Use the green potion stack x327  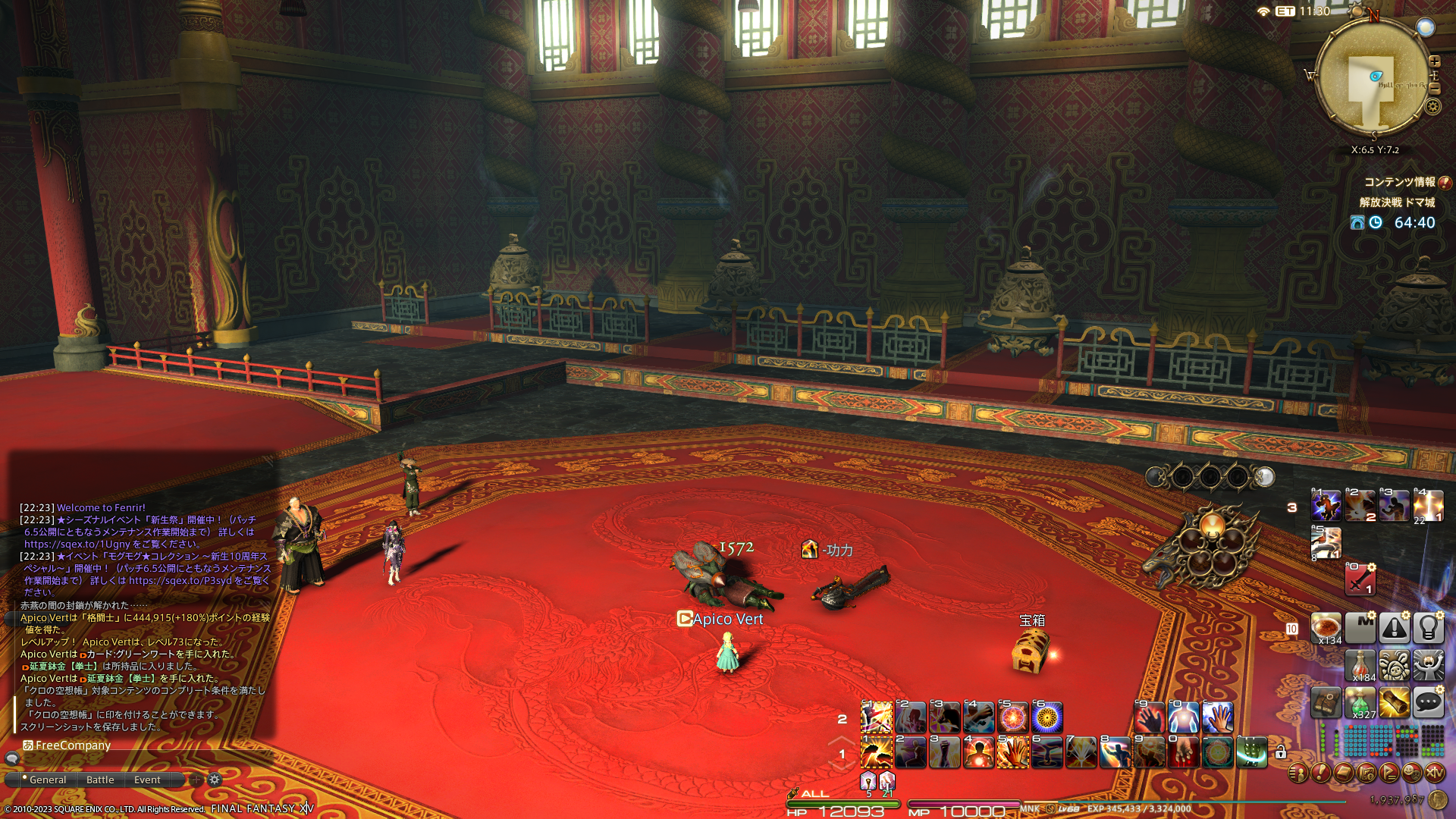1360,703
